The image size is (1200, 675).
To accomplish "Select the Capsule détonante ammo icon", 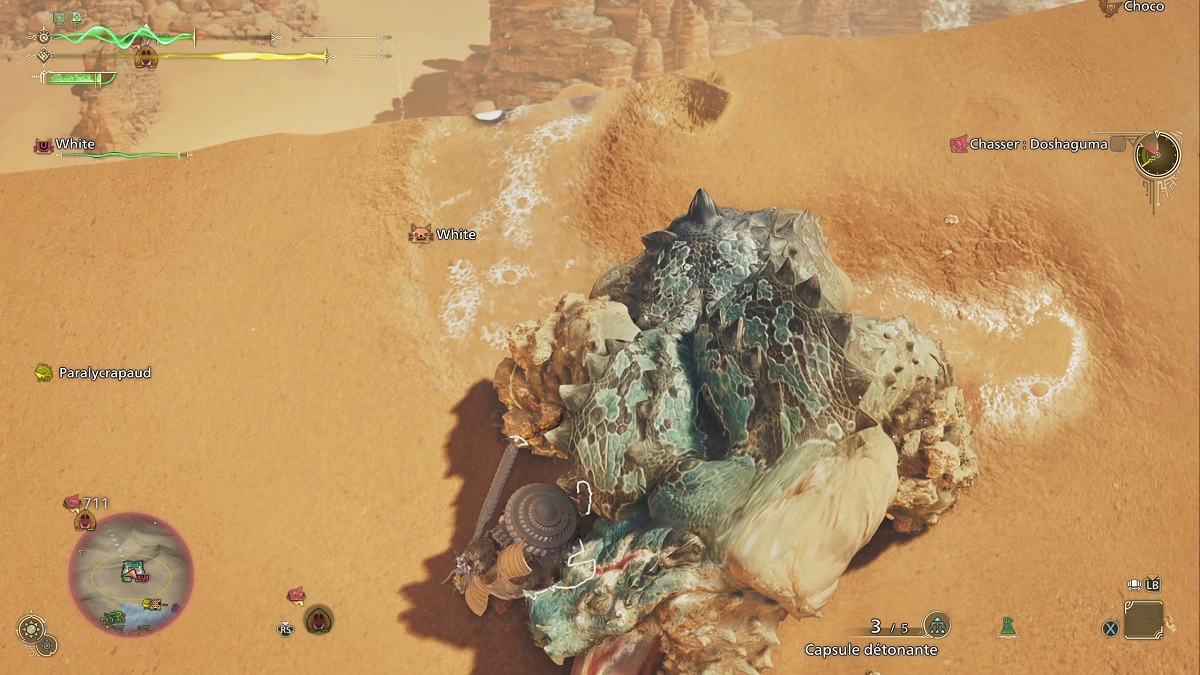I will click(x=936, y=626).
